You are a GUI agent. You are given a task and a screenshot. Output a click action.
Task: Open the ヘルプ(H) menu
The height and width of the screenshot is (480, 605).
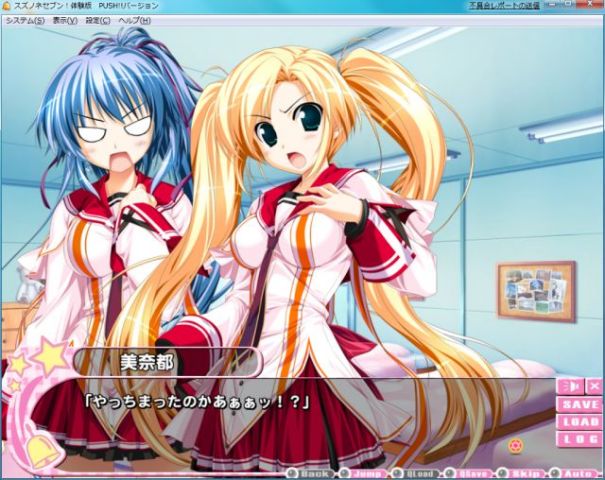[134, 20]
